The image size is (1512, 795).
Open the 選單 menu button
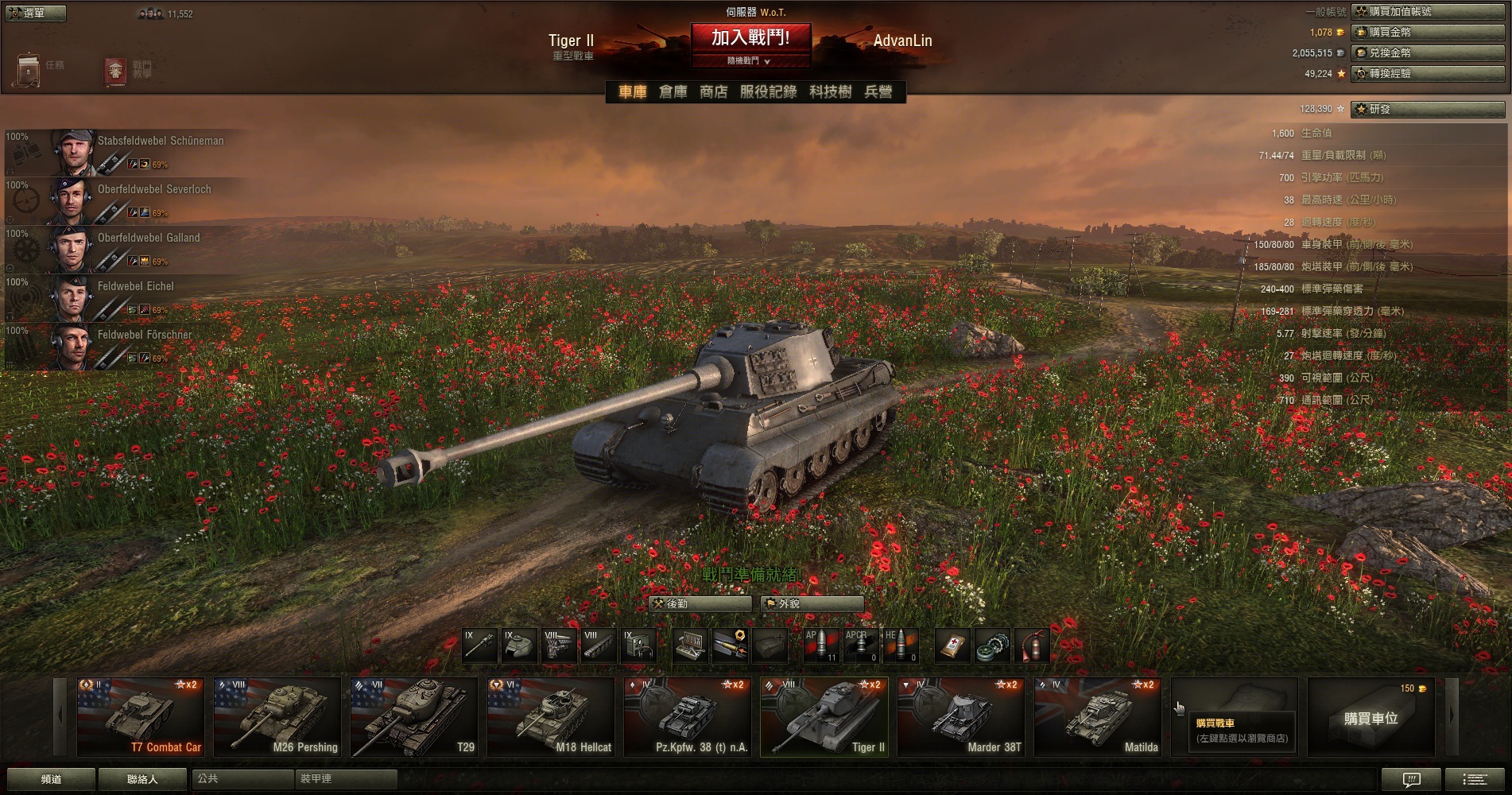coord(36,13)
